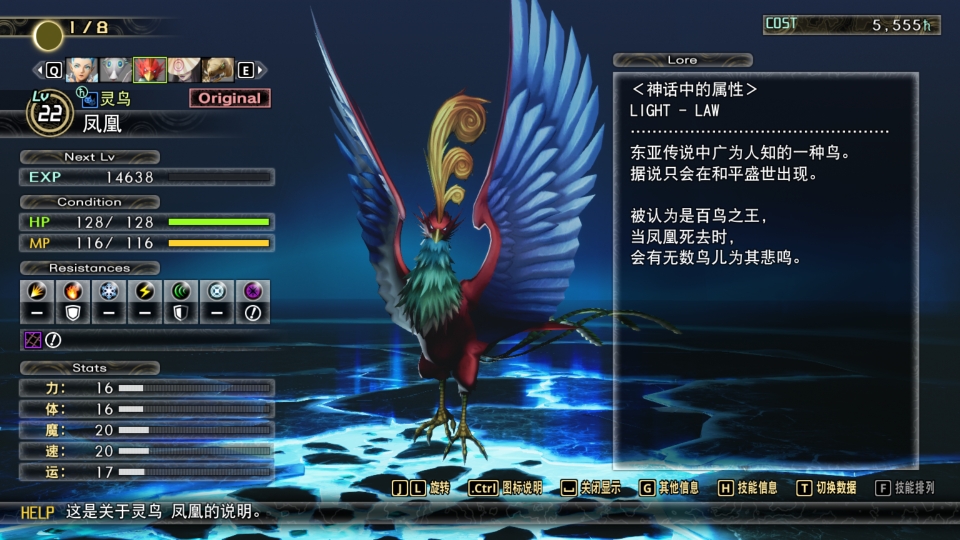The width and height of the screenshot is (960, 540).
Task: Click the green force resistance icon
Action: point(181,291)
